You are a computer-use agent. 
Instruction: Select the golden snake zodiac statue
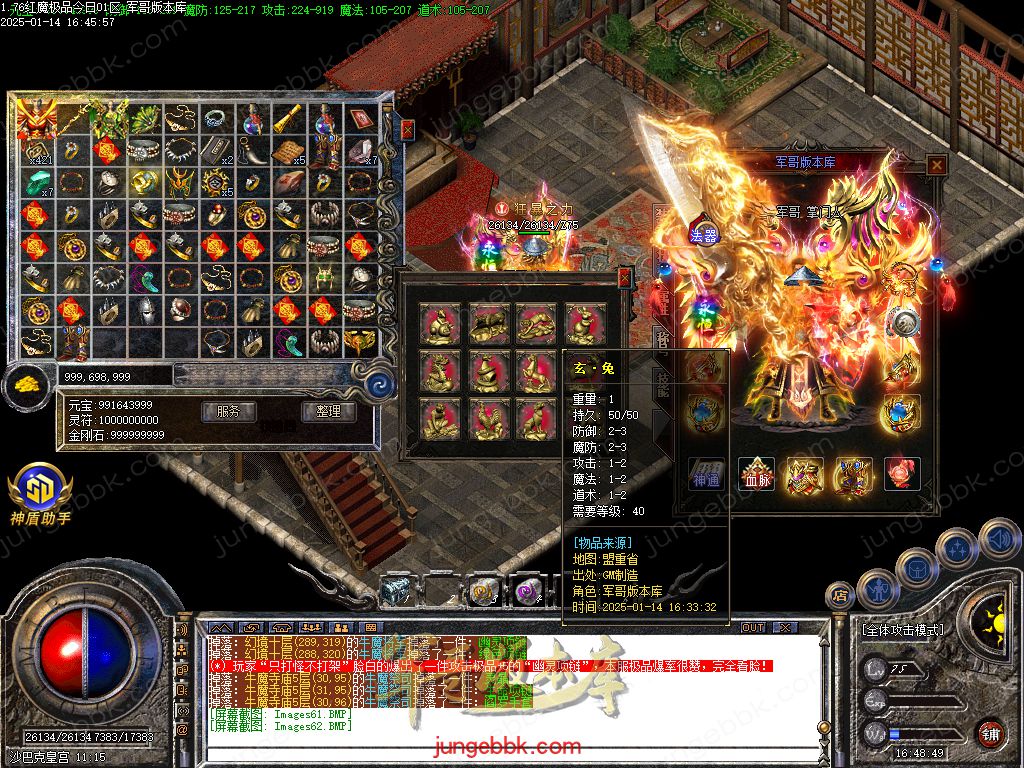pos(488,371)
